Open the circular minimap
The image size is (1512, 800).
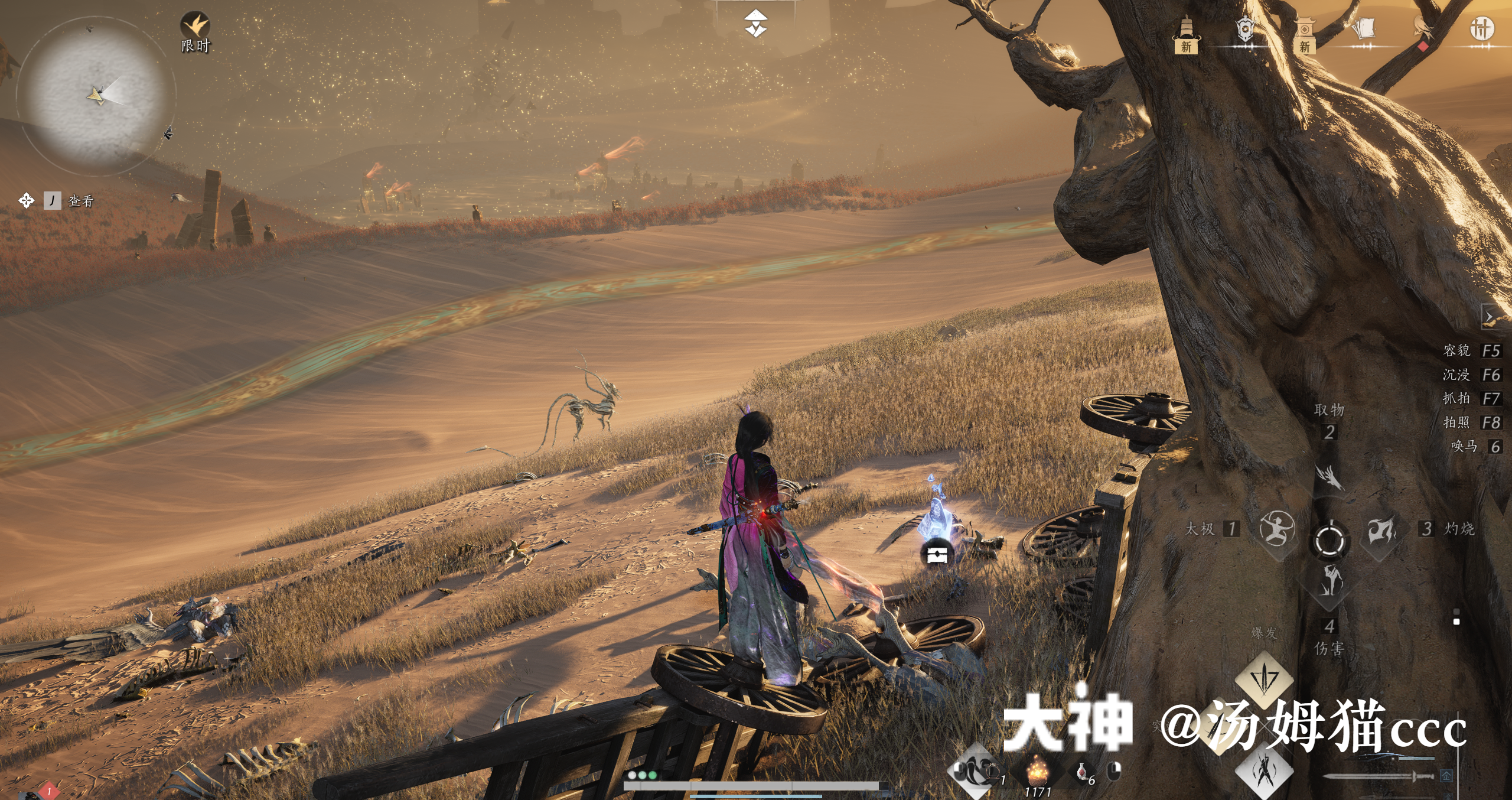point(96,95)
